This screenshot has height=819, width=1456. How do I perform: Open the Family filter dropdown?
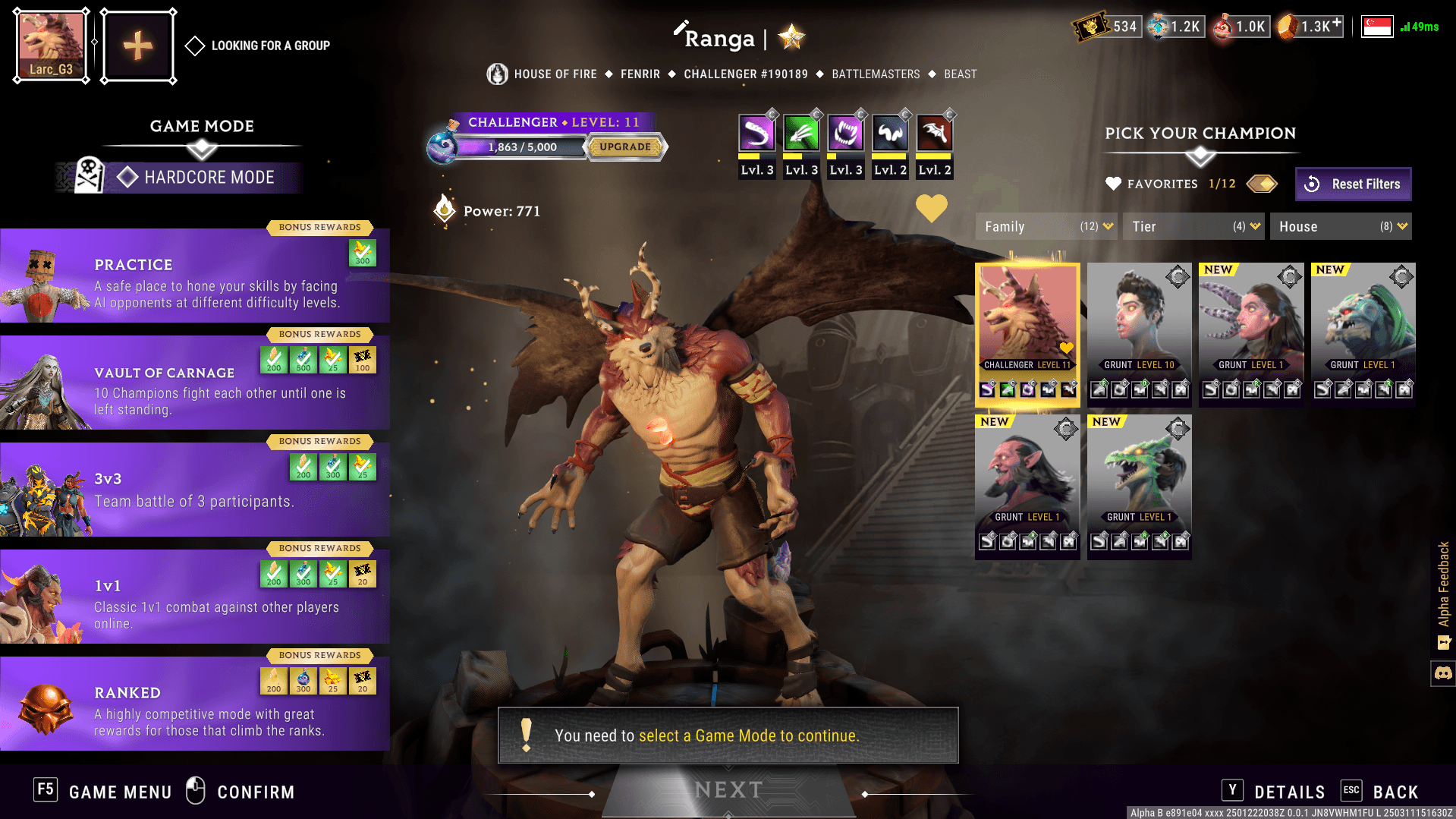pos(1046,227)
